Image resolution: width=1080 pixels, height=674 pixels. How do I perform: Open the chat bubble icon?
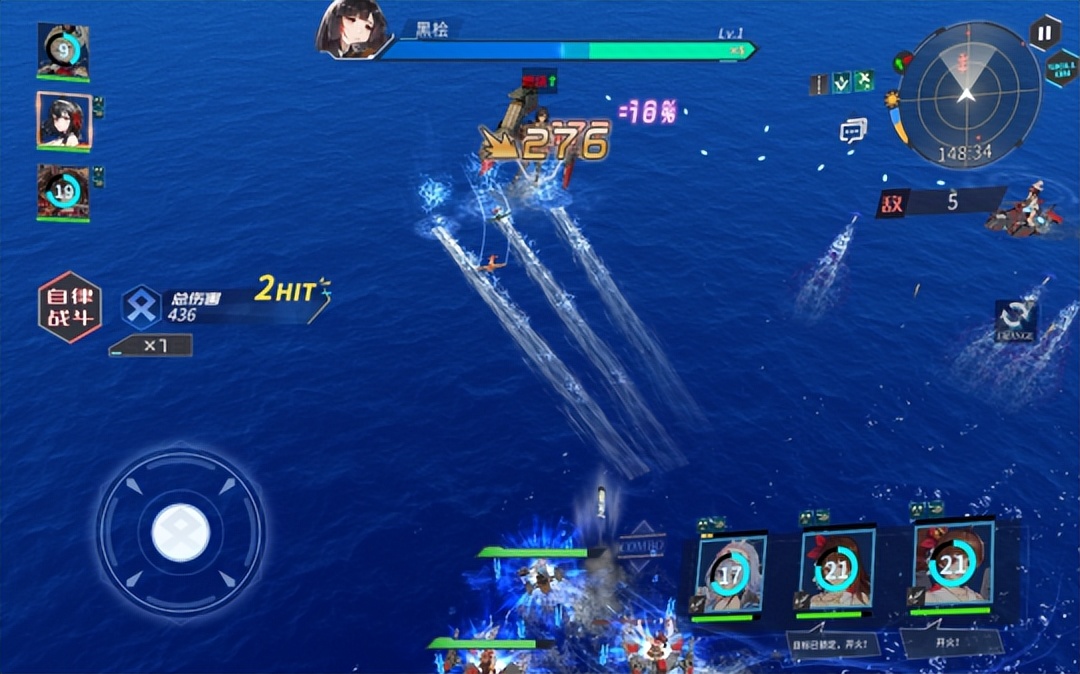coord(853,130)
